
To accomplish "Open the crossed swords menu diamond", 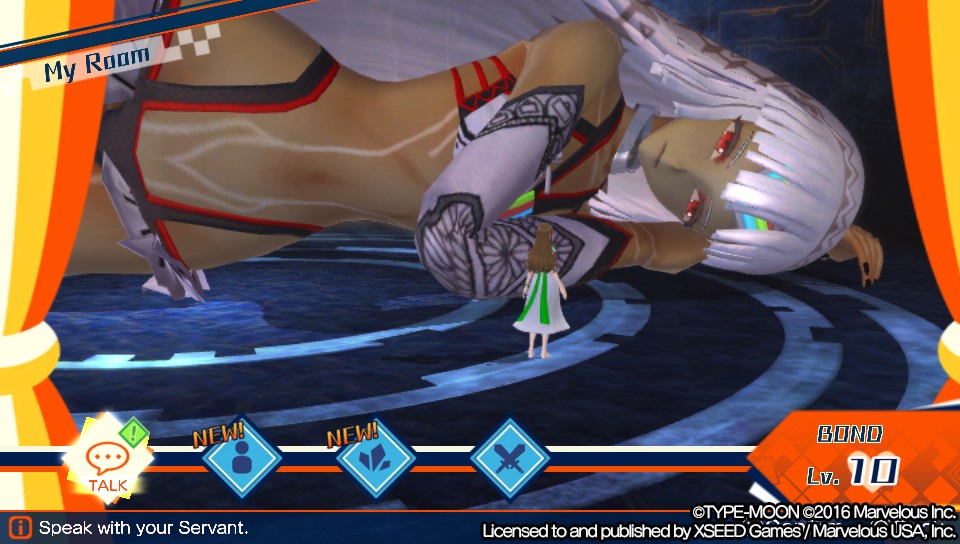I will (510, 460).
